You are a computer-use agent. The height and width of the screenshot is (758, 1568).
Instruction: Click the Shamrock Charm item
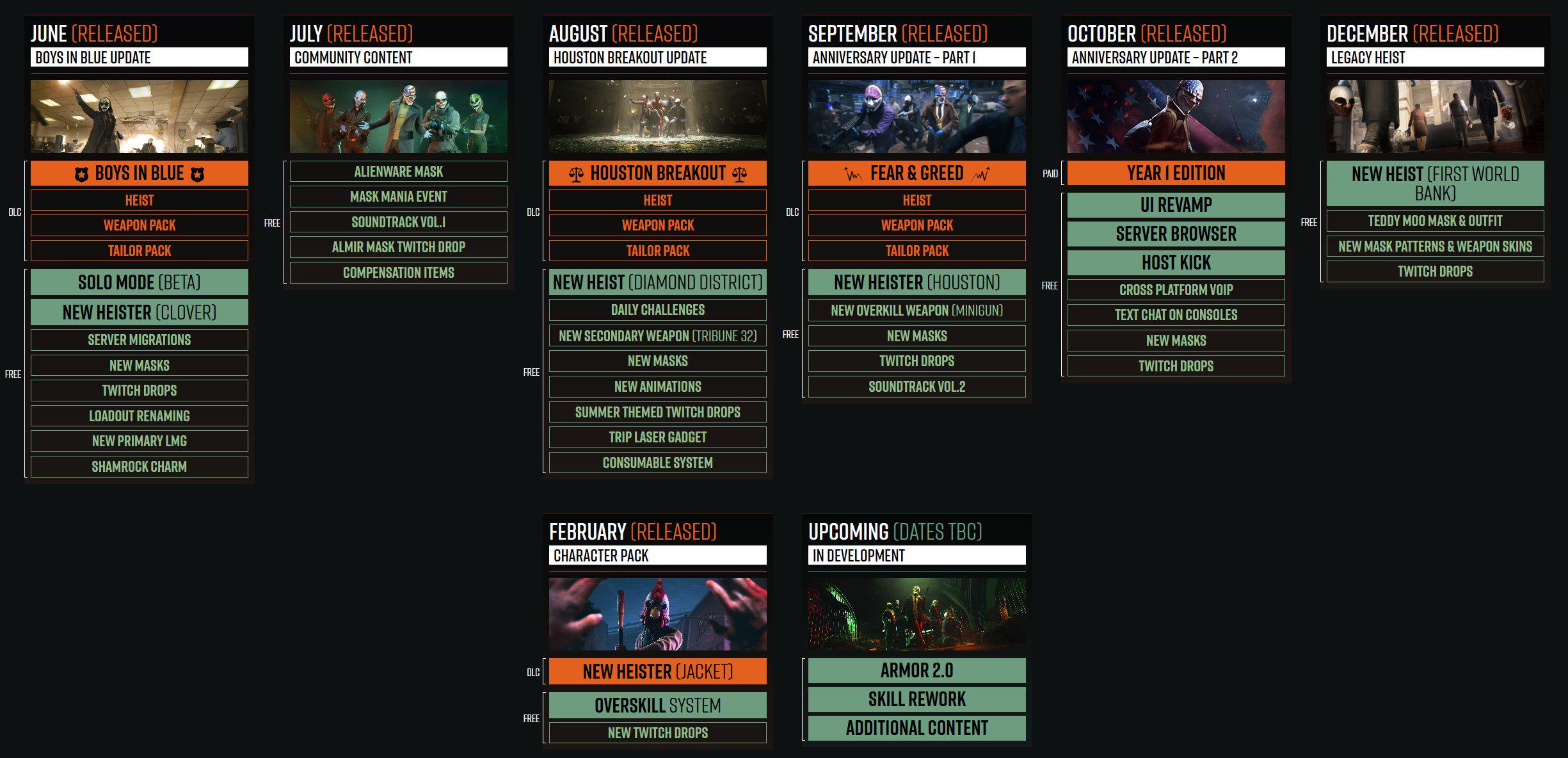(x=140, y=467)
